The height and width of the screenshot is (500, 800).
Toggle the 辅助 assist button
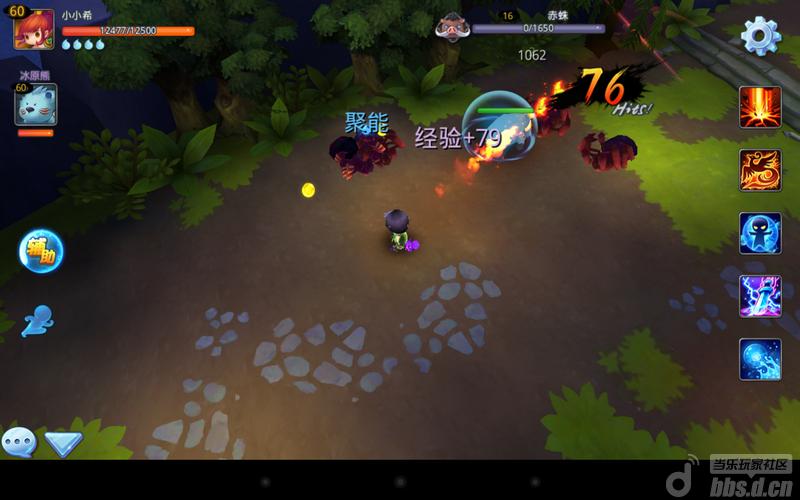coord(41,252)
